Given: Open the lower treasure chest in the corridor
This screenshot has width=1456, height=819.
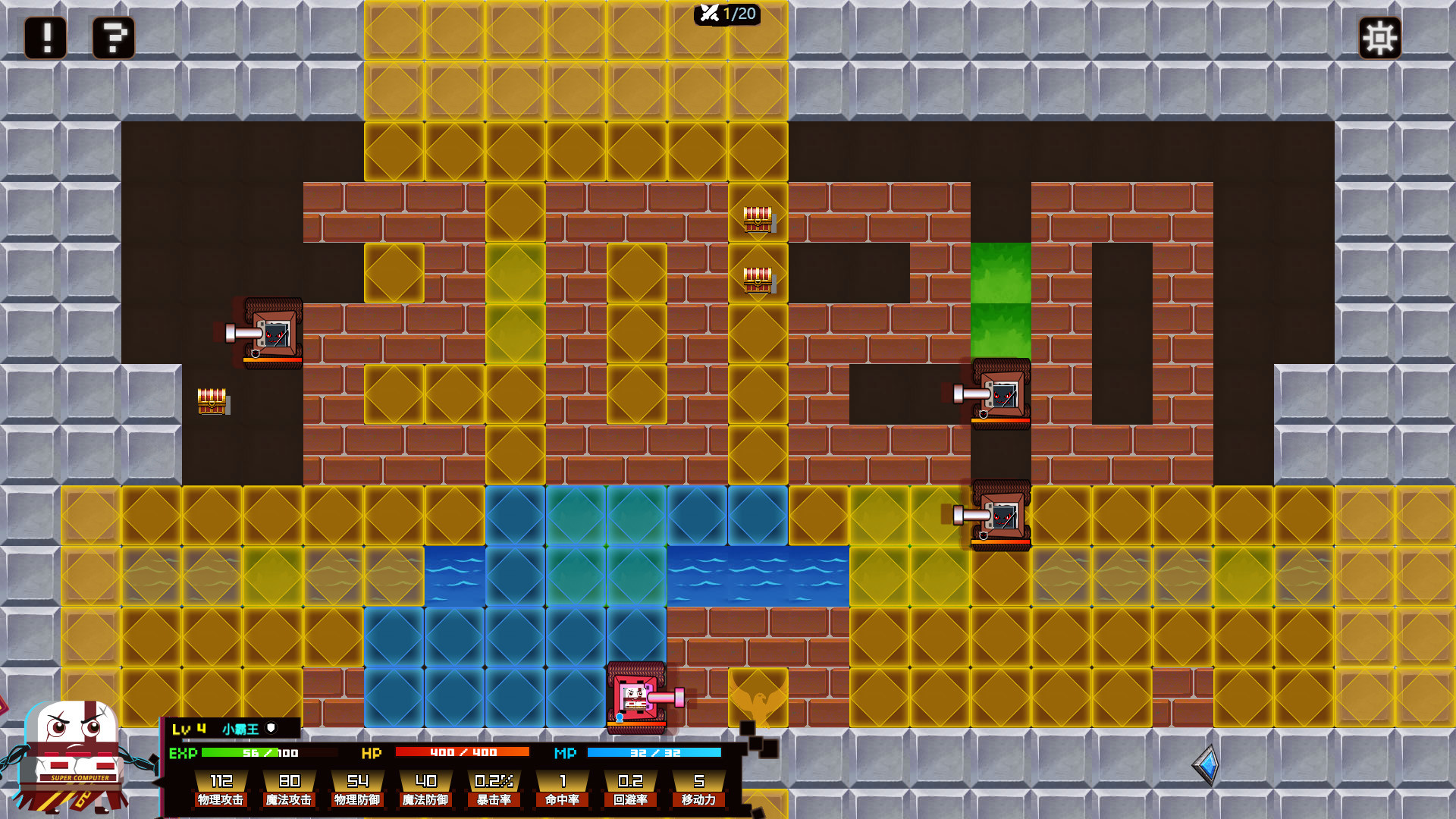Looking at the screenshot, I should (757, 281).
